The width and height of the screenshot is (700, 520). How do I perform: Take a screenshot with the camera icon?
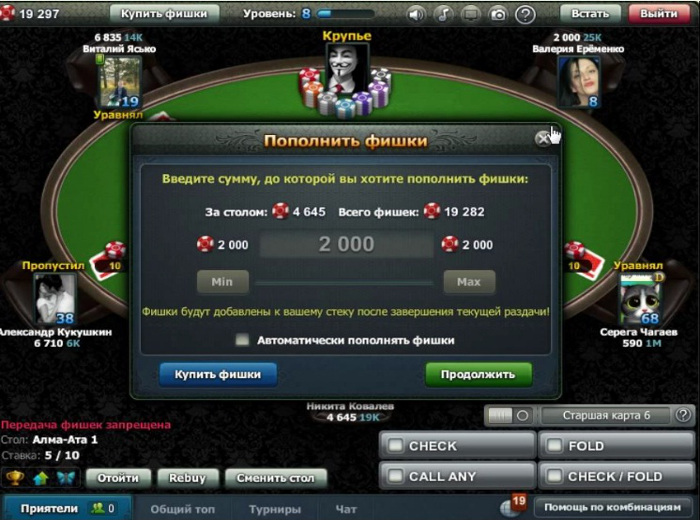pyautogui.click(x=497, y=15)
